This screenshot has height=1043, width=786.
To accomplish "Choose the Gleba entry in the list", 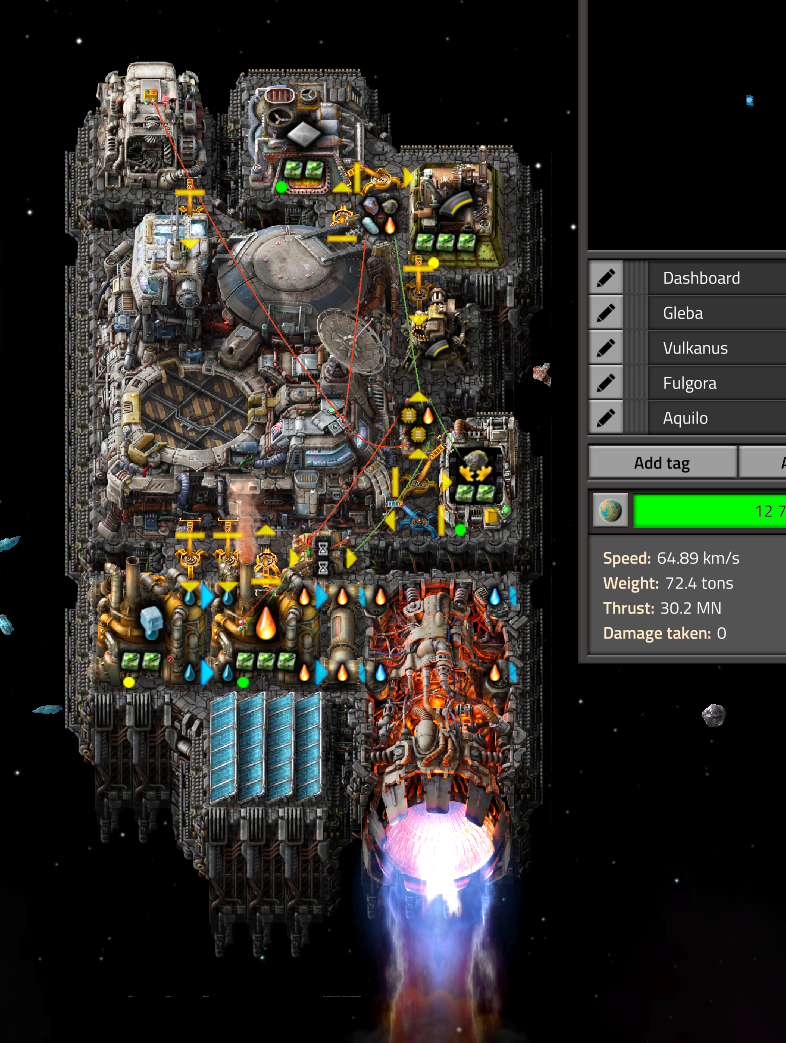I will (717, 313).
